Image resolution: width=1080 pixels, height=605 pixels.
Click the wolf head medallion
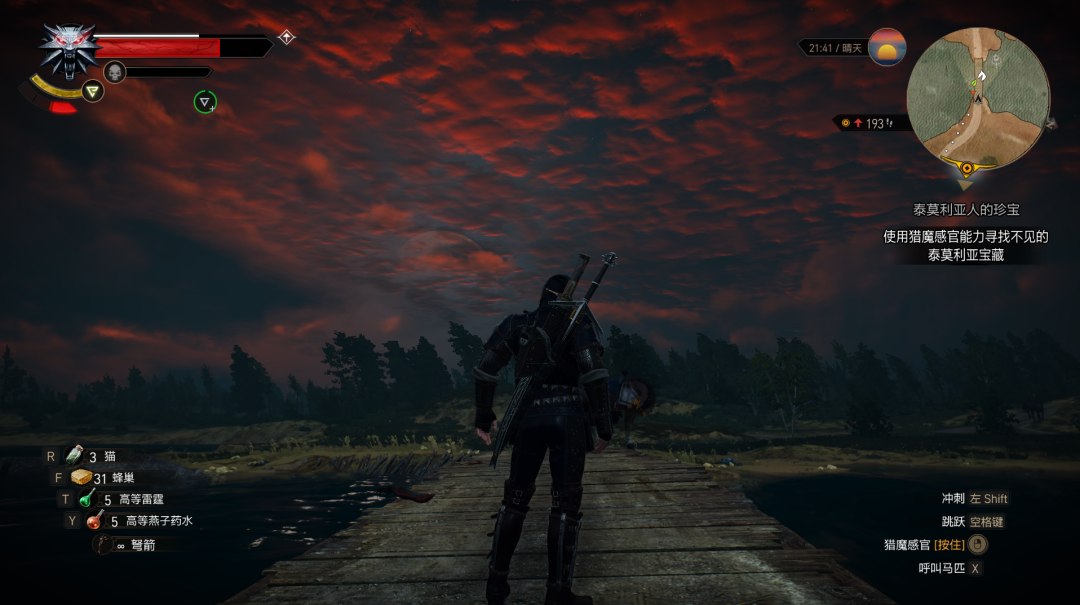tap(68, 50)
